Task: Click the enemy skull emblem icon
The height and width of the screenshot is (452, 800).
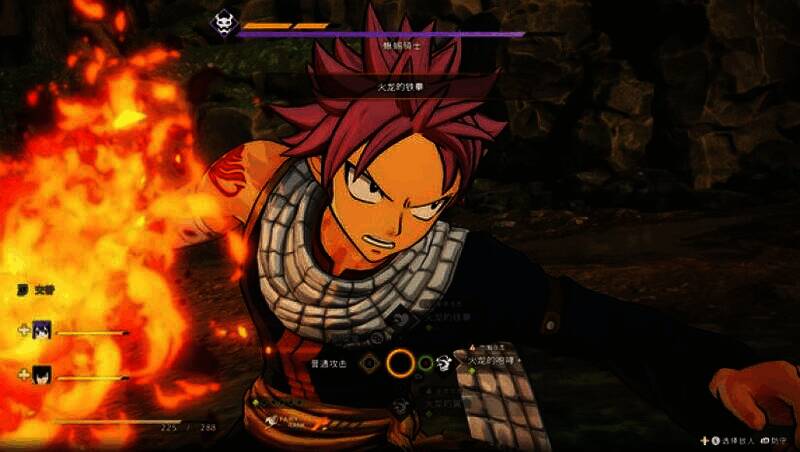Action: coord(222,21)
